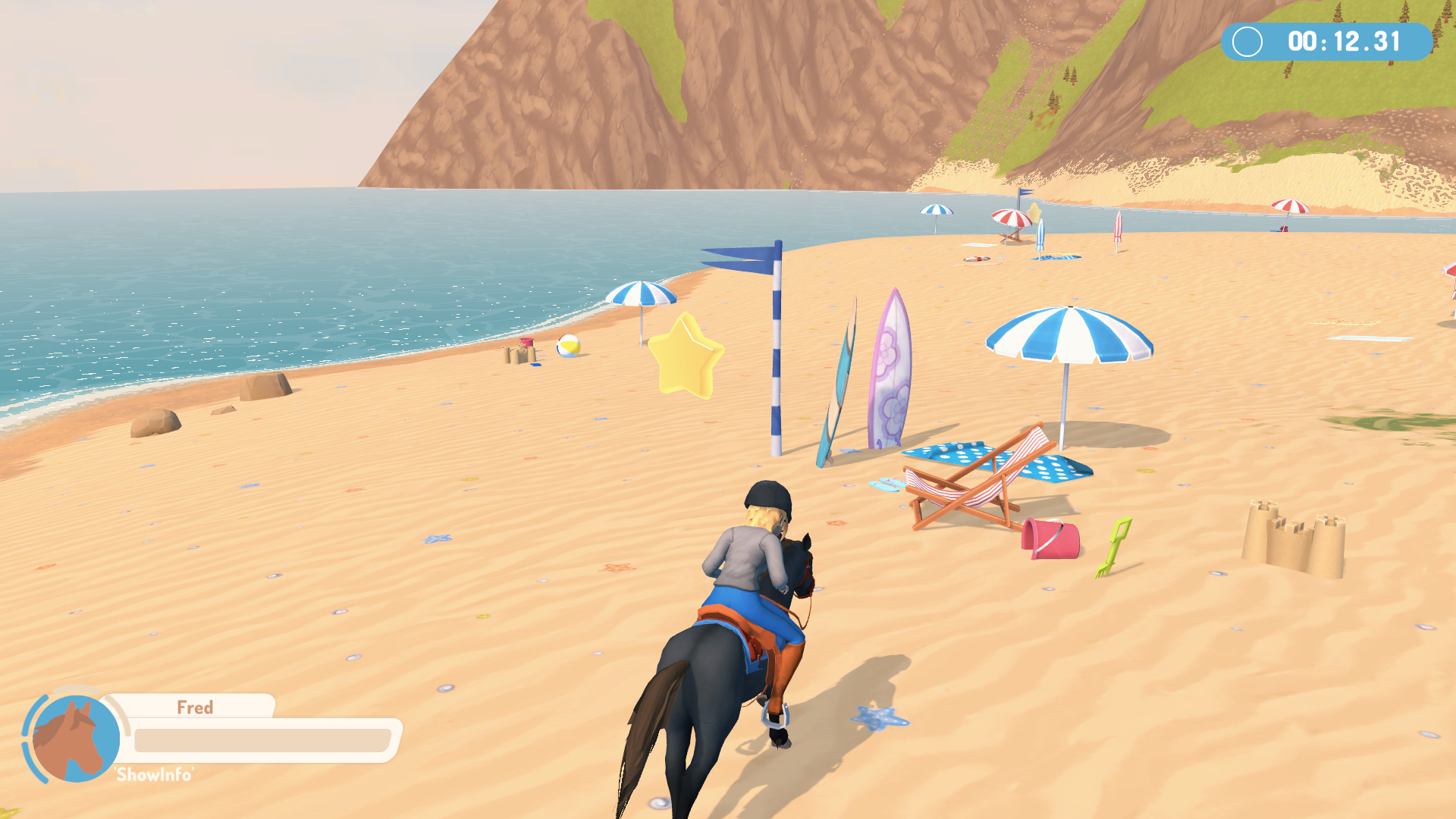Click the purple flowered surfboard
This screenshot has height=819, width=1456.
click(891, 368)
